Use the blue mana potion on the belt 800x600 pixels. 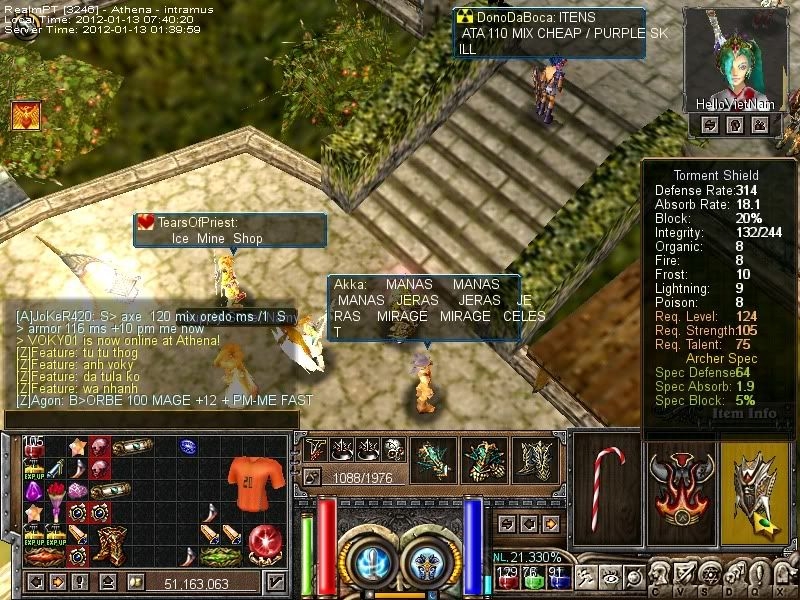pos(558,582)
